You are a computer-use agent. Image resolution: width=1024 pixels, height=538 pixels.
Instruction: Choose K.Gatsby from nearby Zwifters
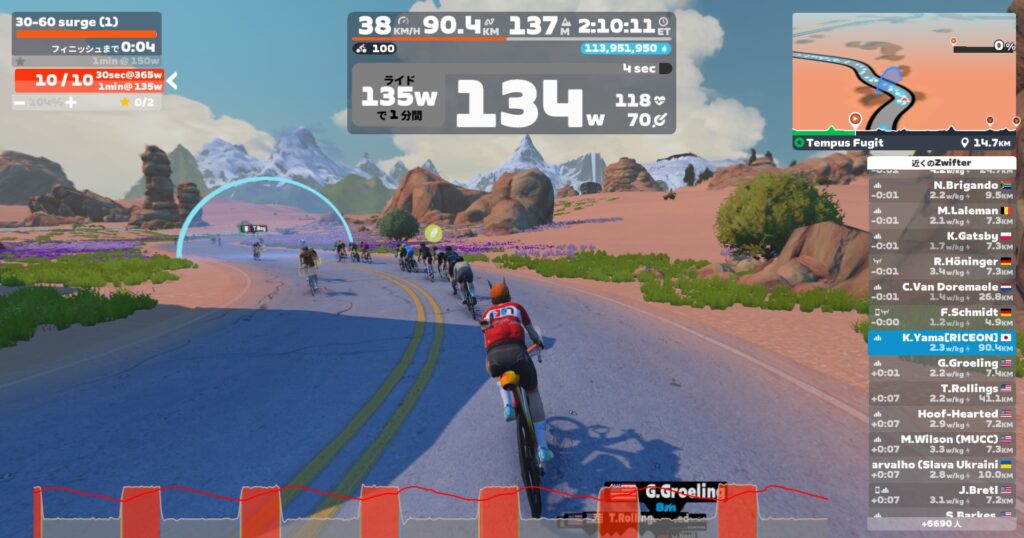pyautogui.click(x=941, y=240)
